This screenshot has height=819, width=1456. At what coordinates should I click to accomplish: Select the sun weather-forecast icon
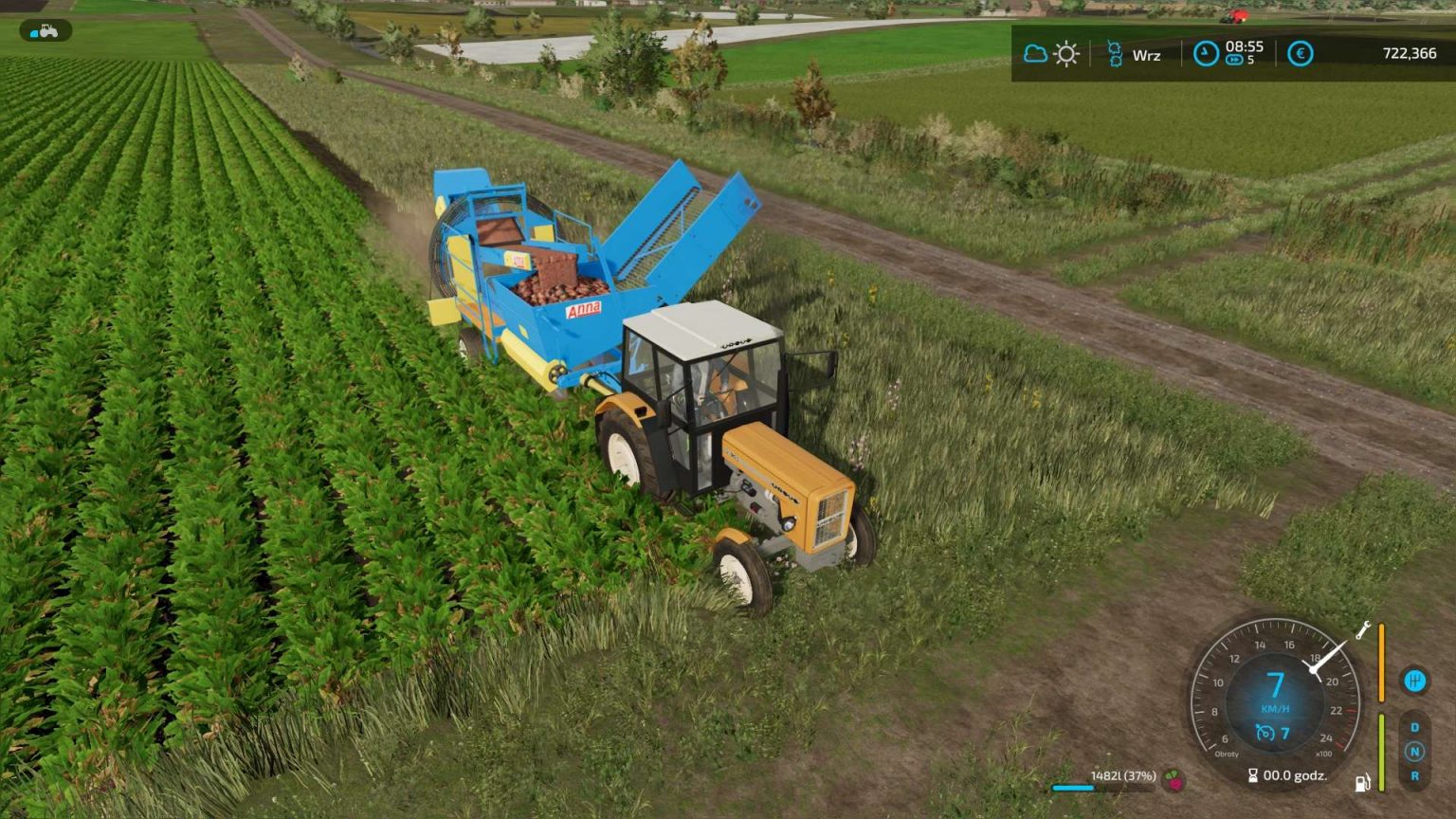click(1066, 54)
